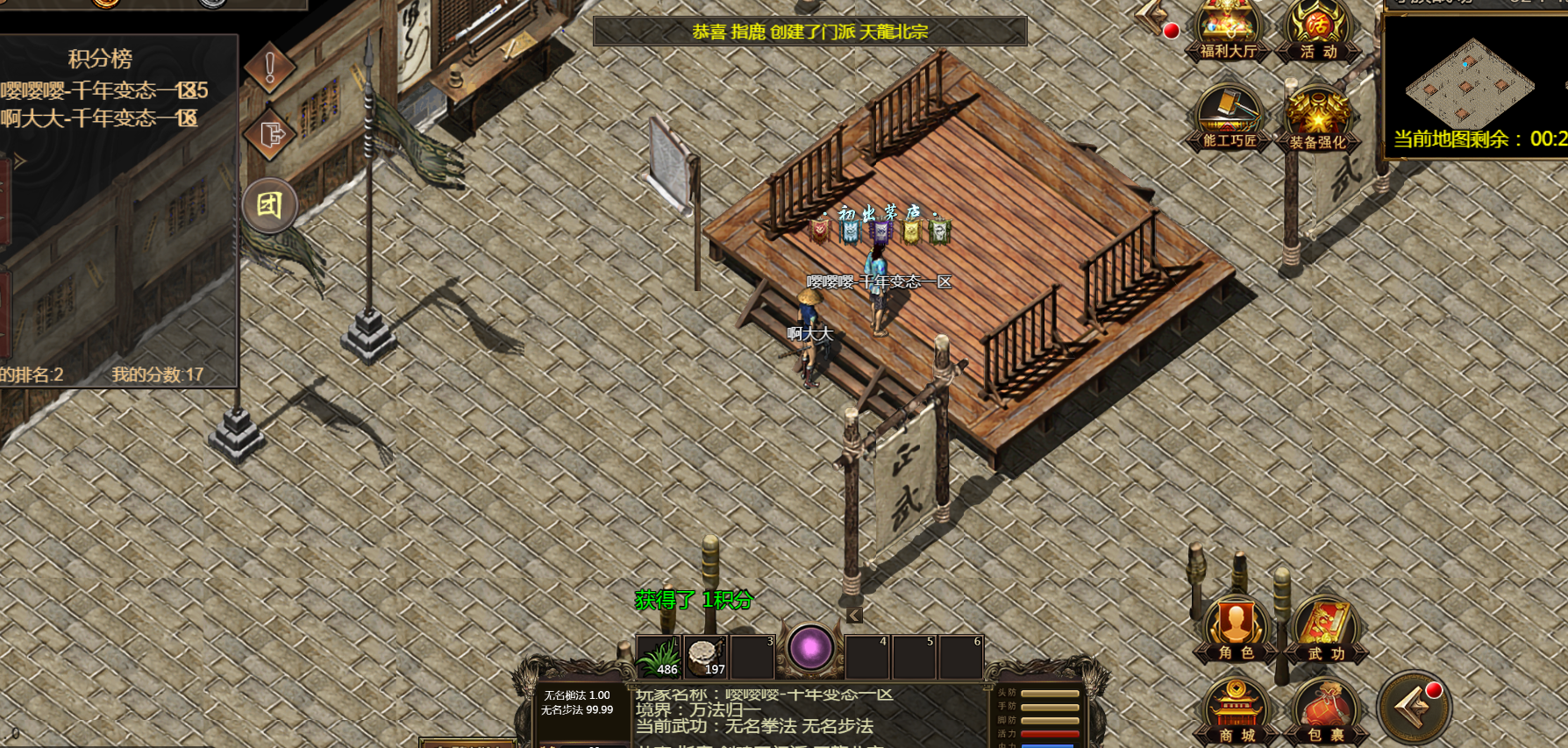
Task: Click the exit door diamond button
Action: (271, 135)
